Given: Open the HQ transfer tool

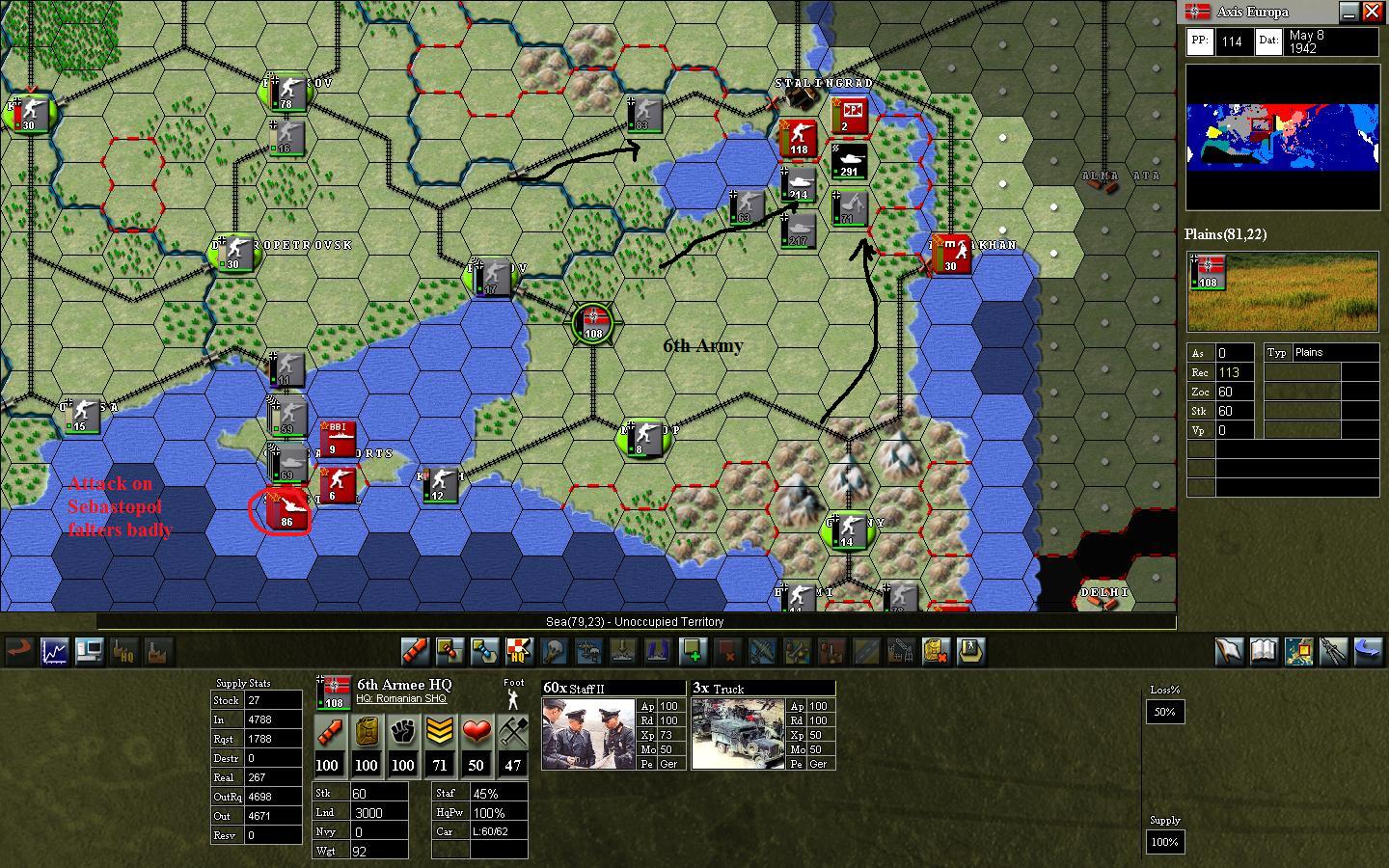Looking at the screenshot, I should [x=520, y=652].
